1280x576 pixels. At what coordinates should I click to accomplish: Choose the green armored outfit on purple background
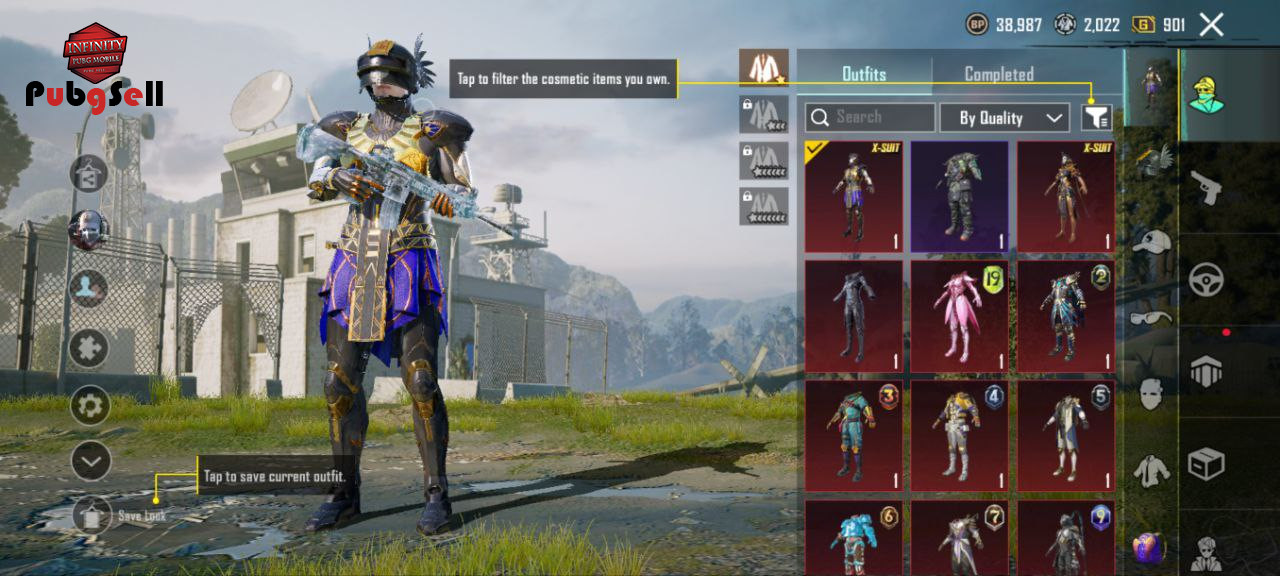pyautogui.click(x=960, y=196)
